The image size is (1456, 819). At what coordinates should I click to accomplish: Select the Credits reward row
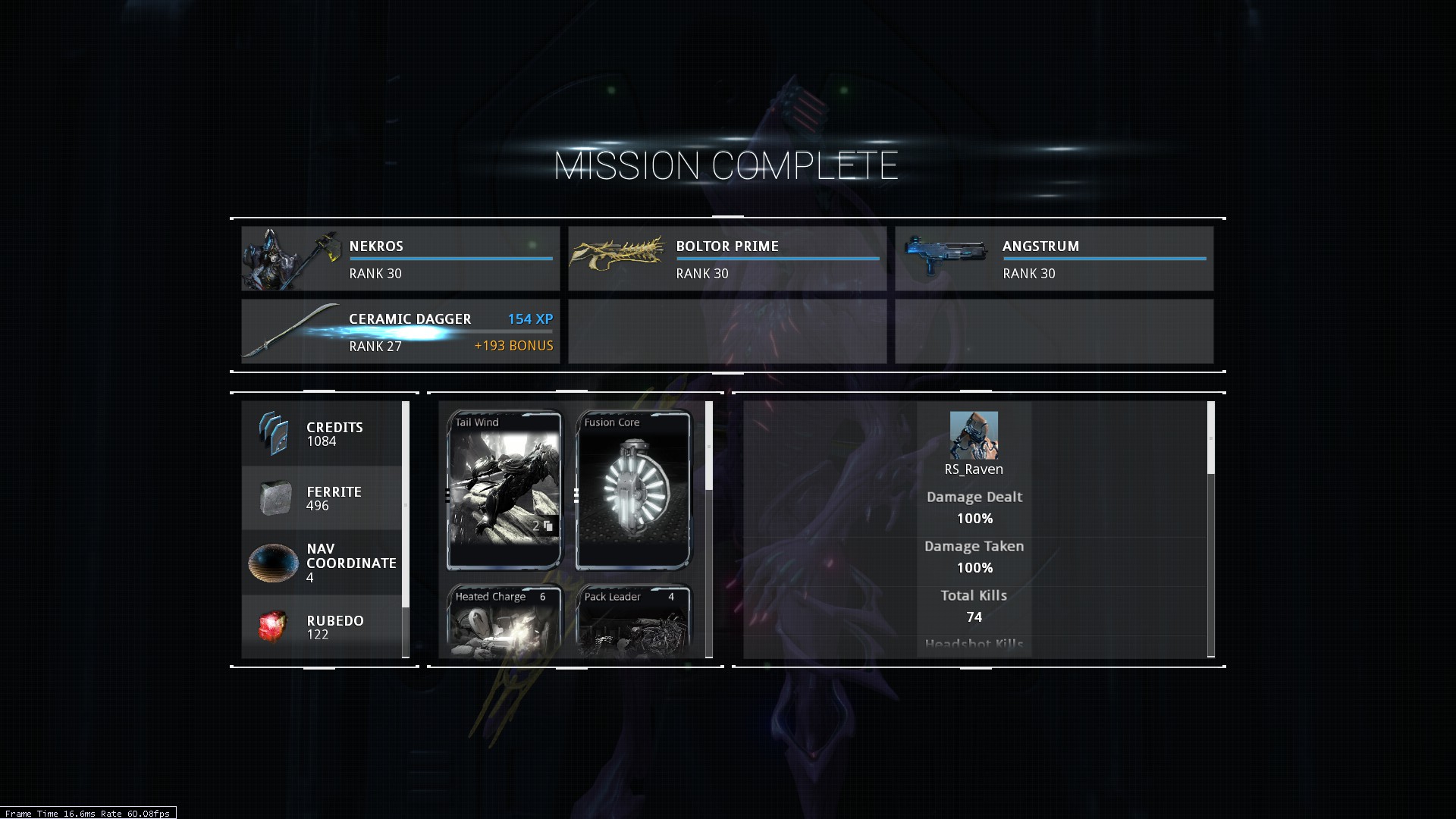tap(322, 434)
